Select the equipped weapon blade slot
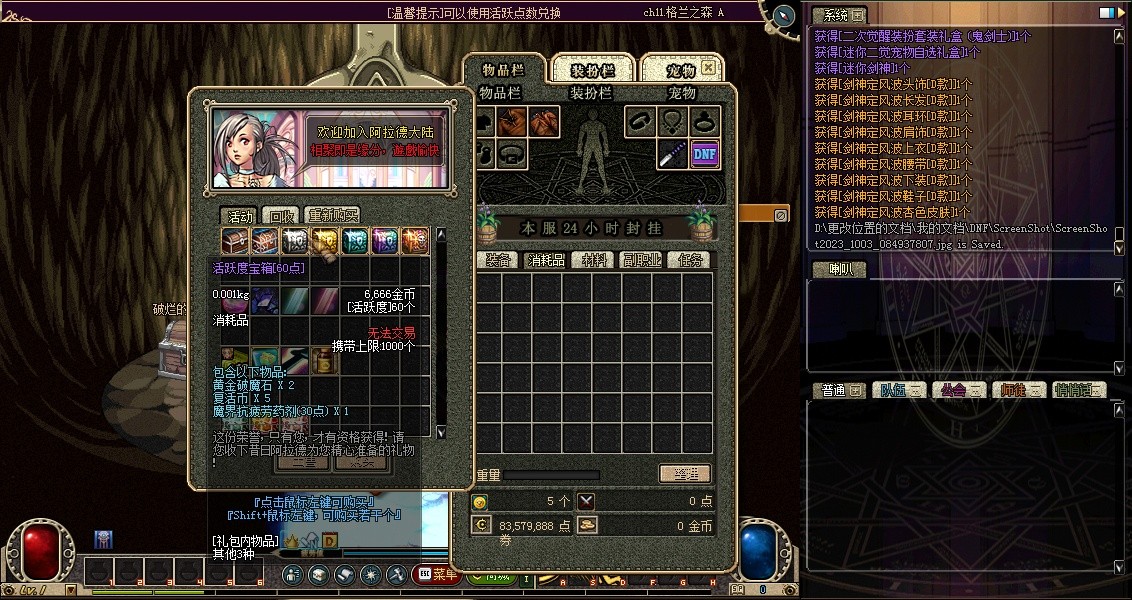 pyautogui.click(x=672, y=154)
